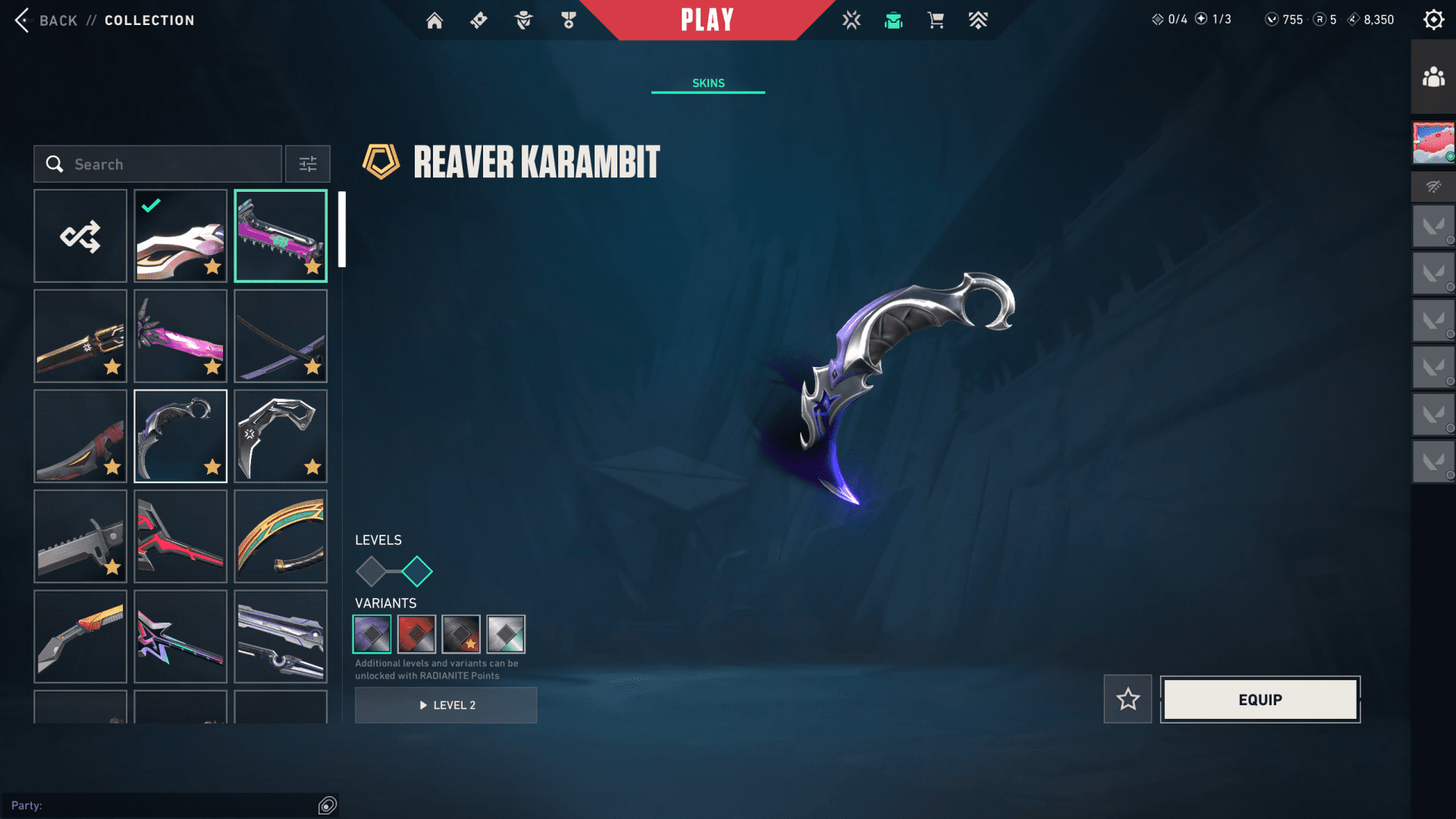Select the gold curved blade skin
Screen dimensions: 1456x819
click(281, 537)
